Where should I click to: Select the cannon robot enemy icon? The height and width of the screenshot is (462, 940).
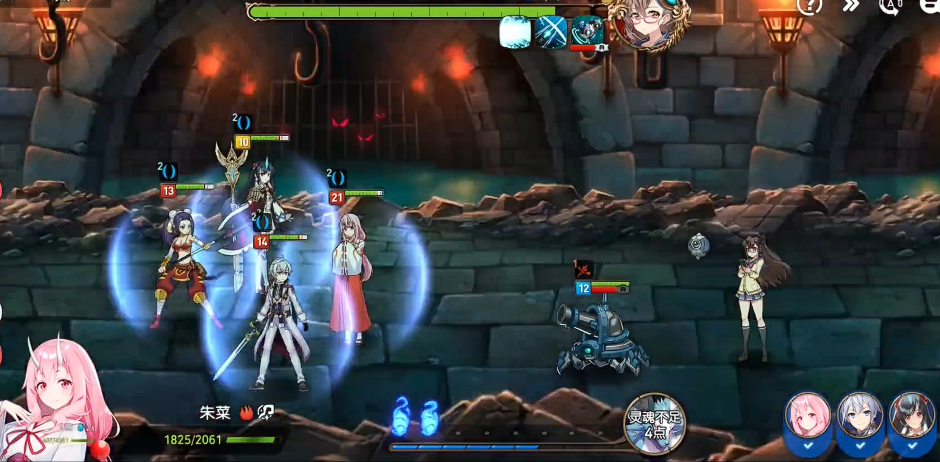pyautogui.click(x=587, y=31)
